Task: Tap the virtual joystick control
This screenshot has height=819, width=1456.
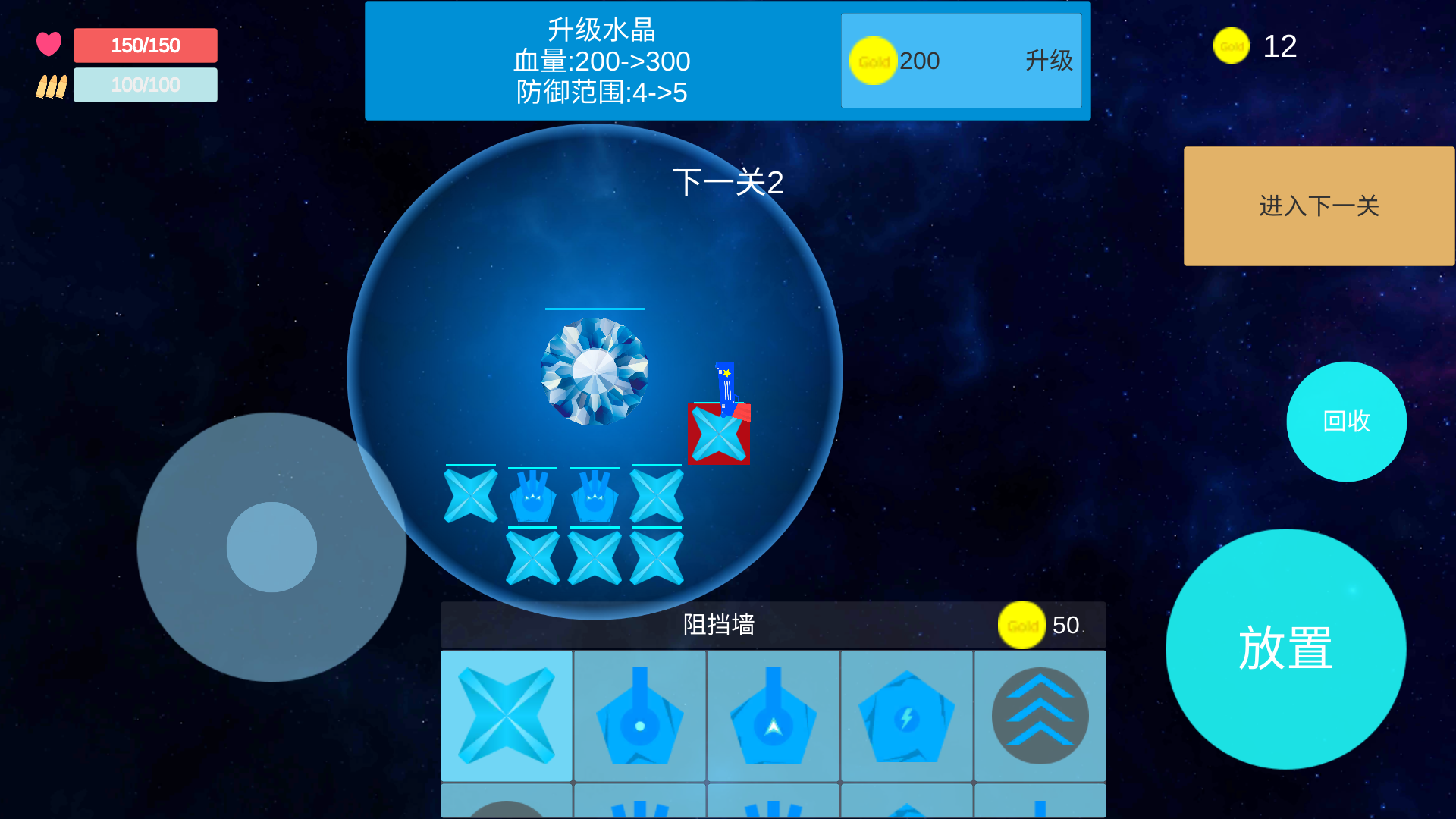Action: [x=271, y=548]
